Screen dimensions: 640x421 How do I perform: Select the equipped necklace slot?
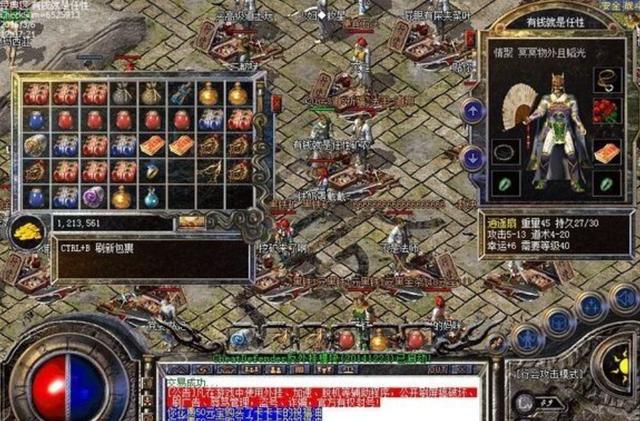[605, 78]
